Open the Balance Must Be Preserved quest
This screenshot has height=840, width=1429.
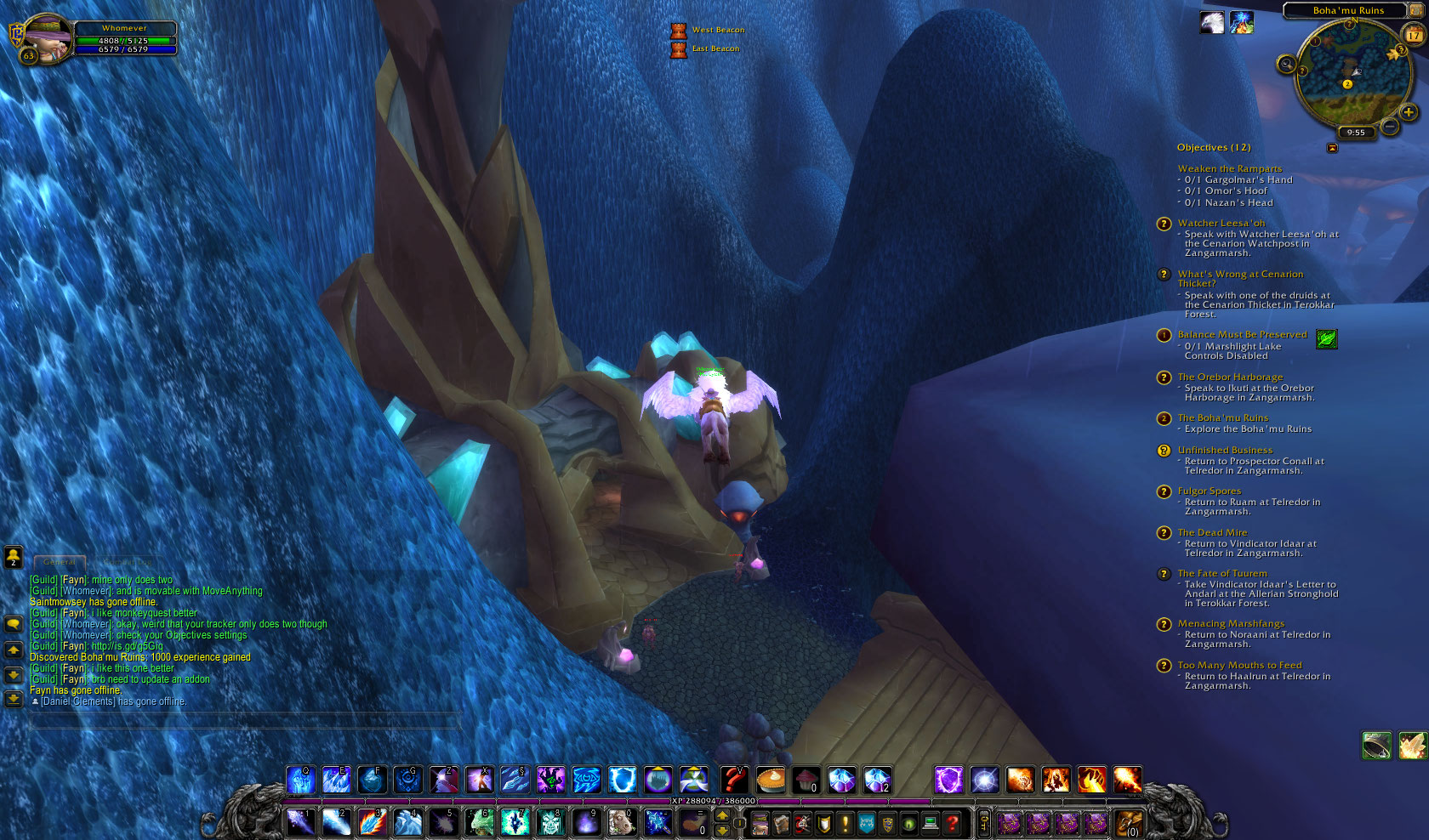point(1242,335)
